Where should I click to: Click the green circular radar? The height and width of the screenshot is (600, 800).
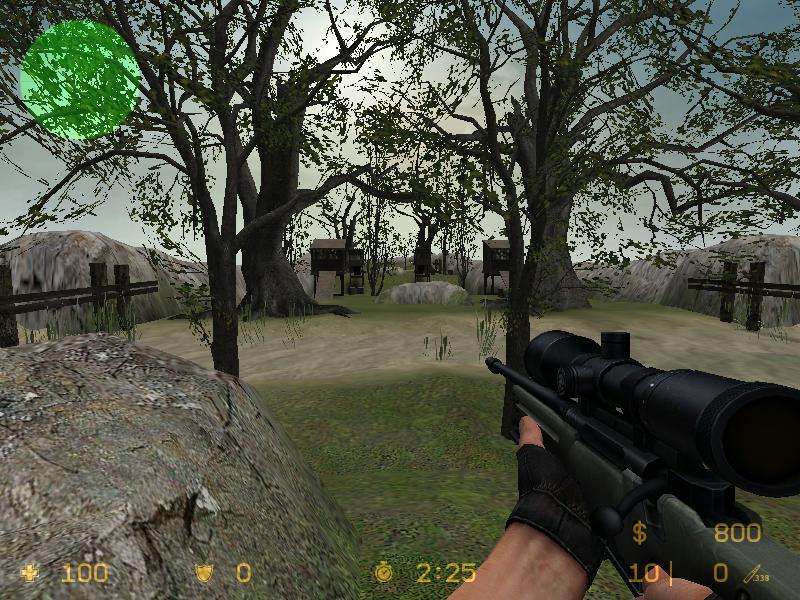(78, 80)
